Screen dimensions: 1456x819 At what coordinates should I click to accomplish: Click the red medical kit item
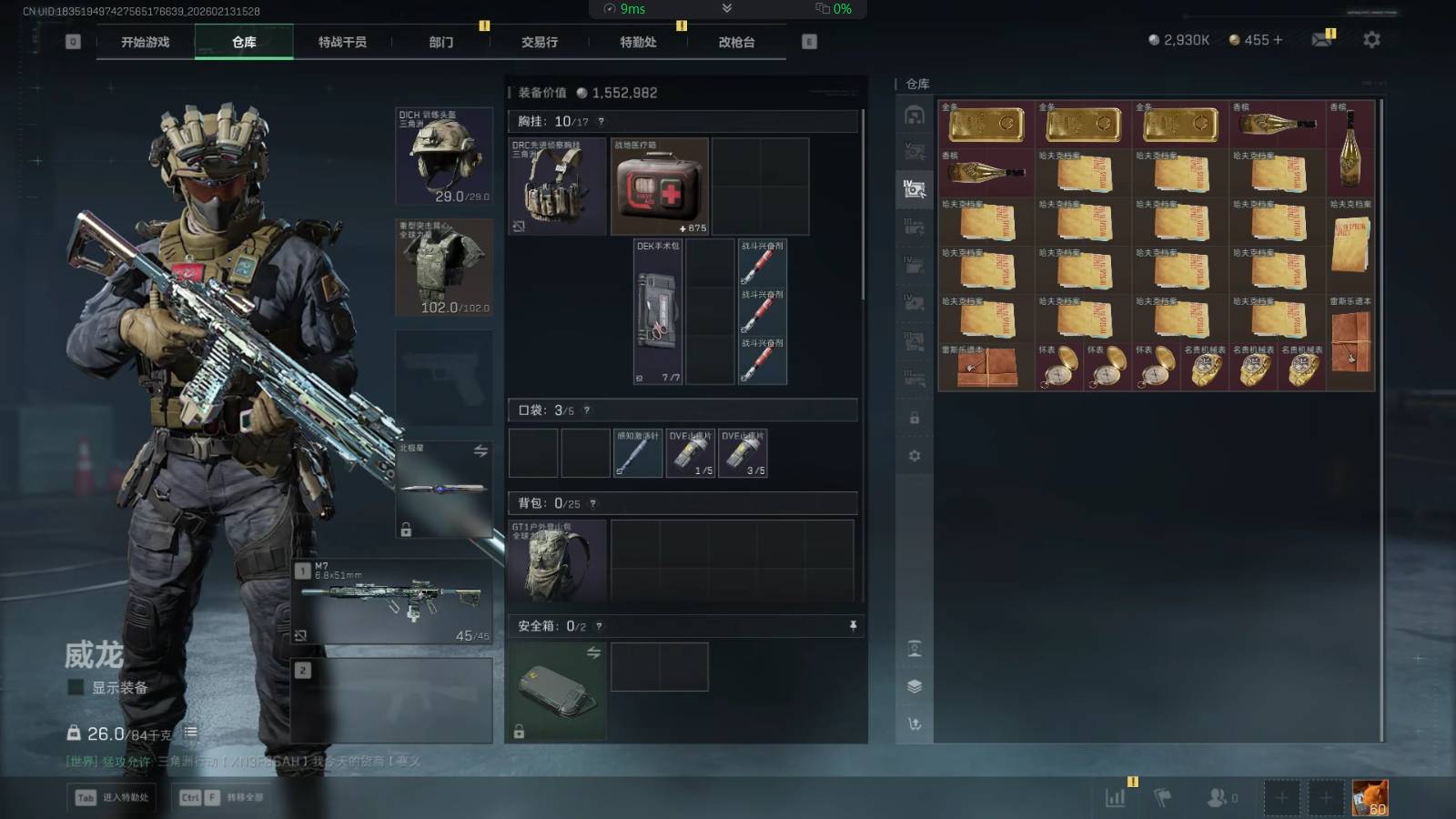coord(659,187)
